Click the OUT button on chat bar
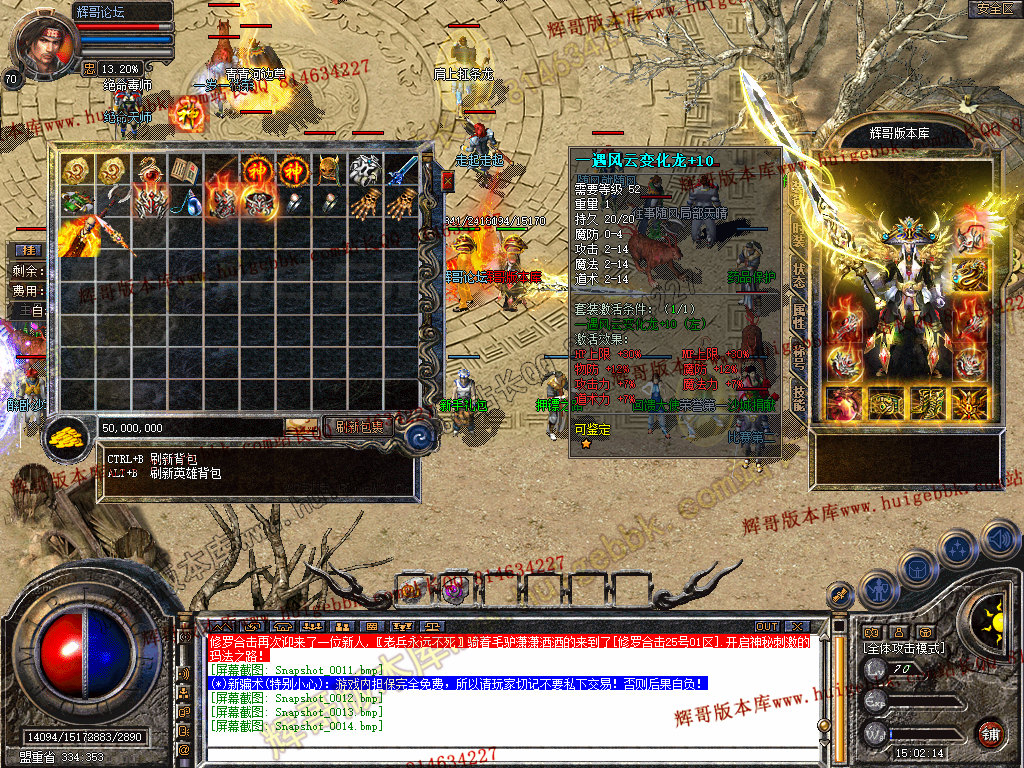This screenshot has height=768, width=1024. [x=767, y=627]
